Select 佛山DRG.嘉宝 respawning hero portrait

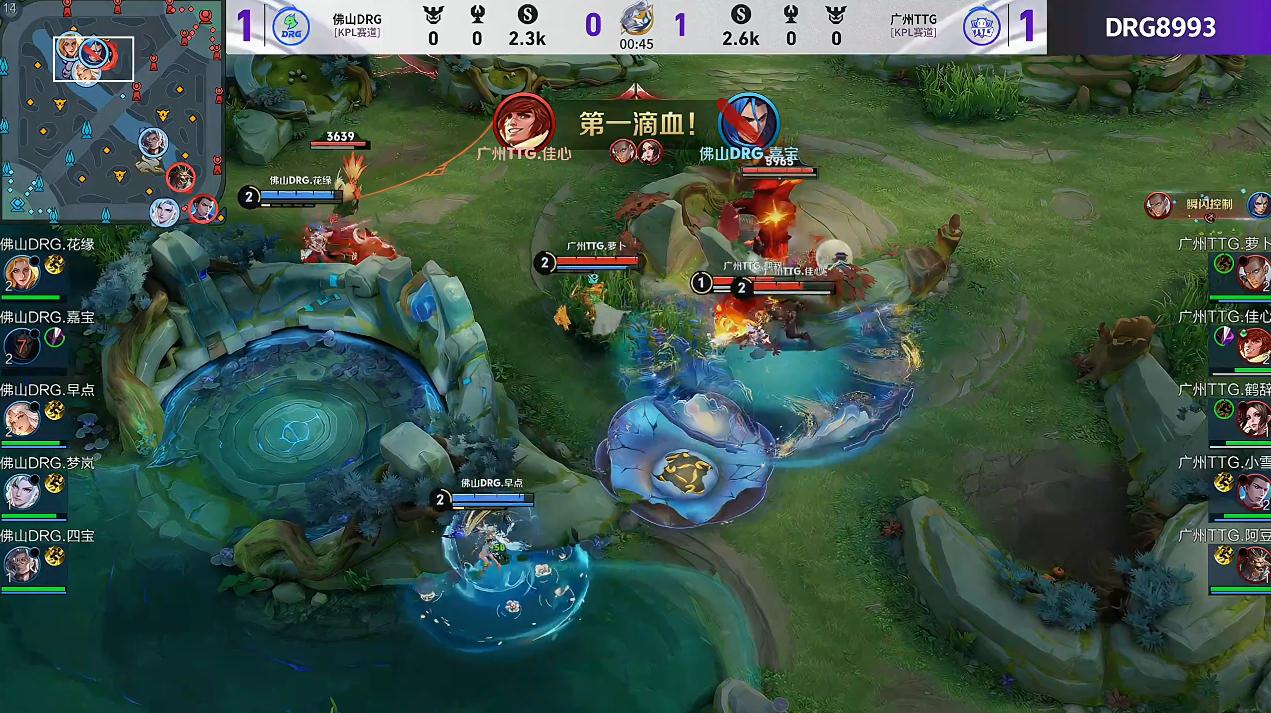[20, 345]
